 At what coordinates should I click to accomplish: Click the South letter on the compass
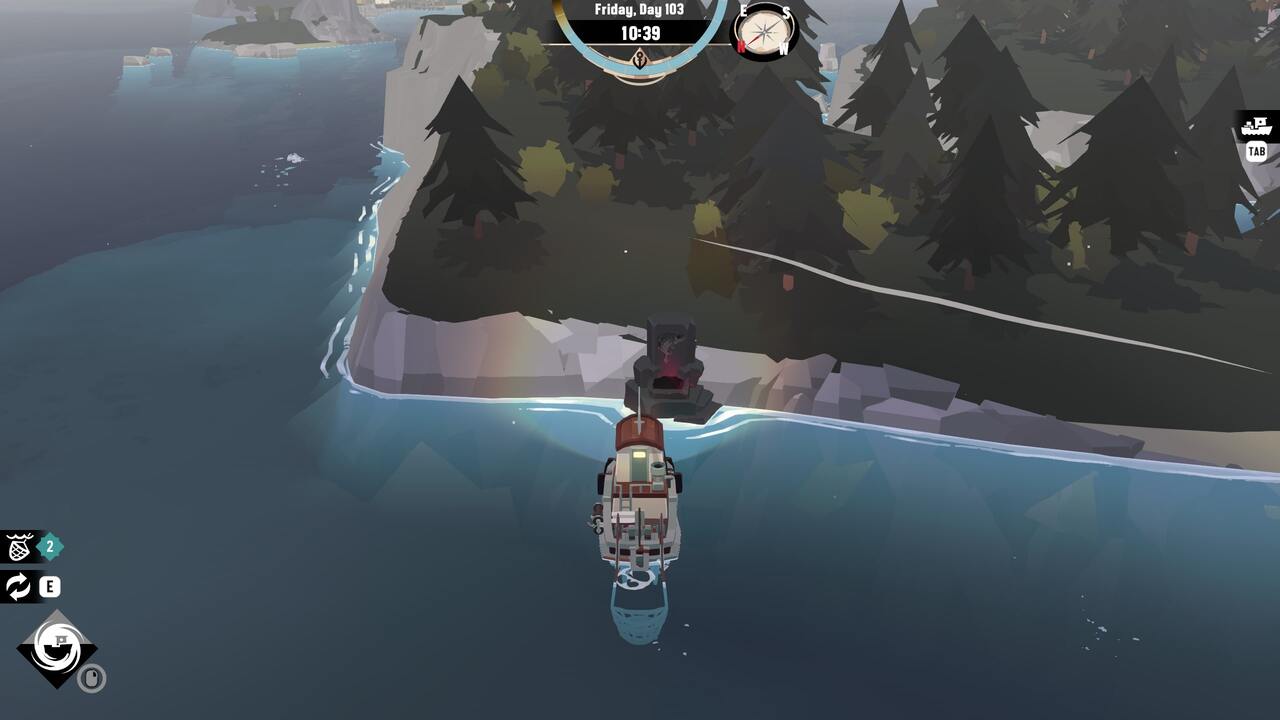tap(787, 12)
